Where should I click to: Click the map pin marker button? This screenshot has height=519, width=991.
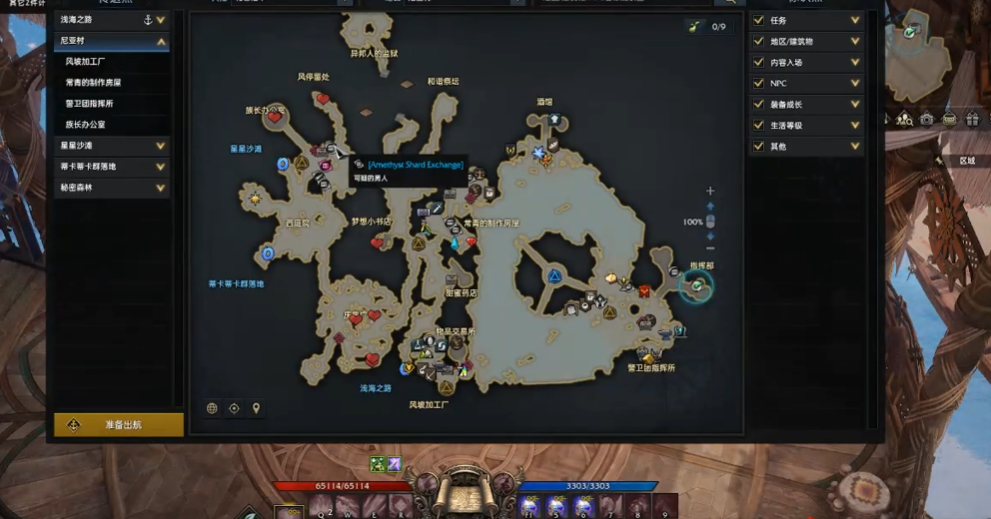pyautogui.click(x=256, y=408)
